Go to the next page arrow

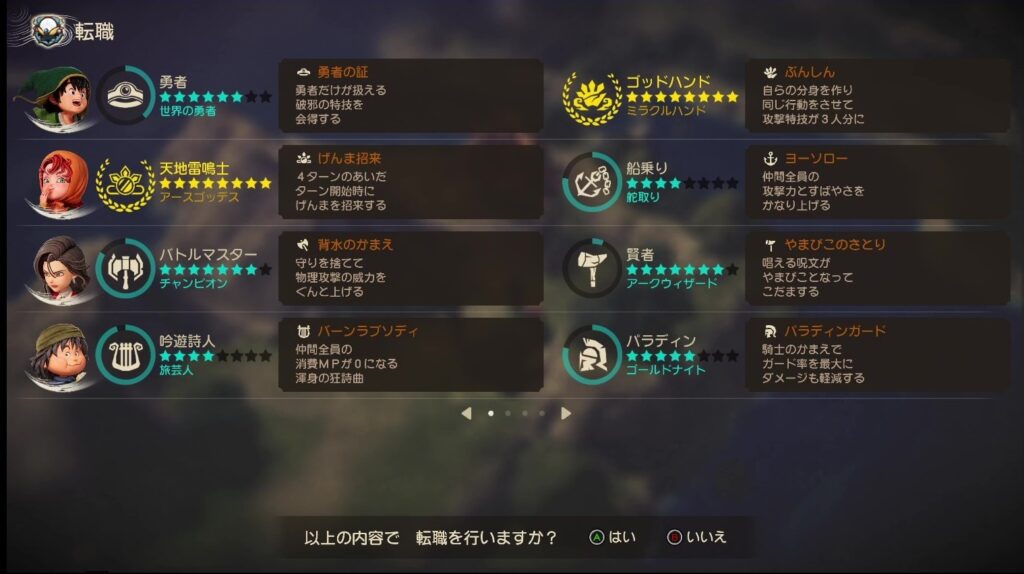(x=566, y=413)
